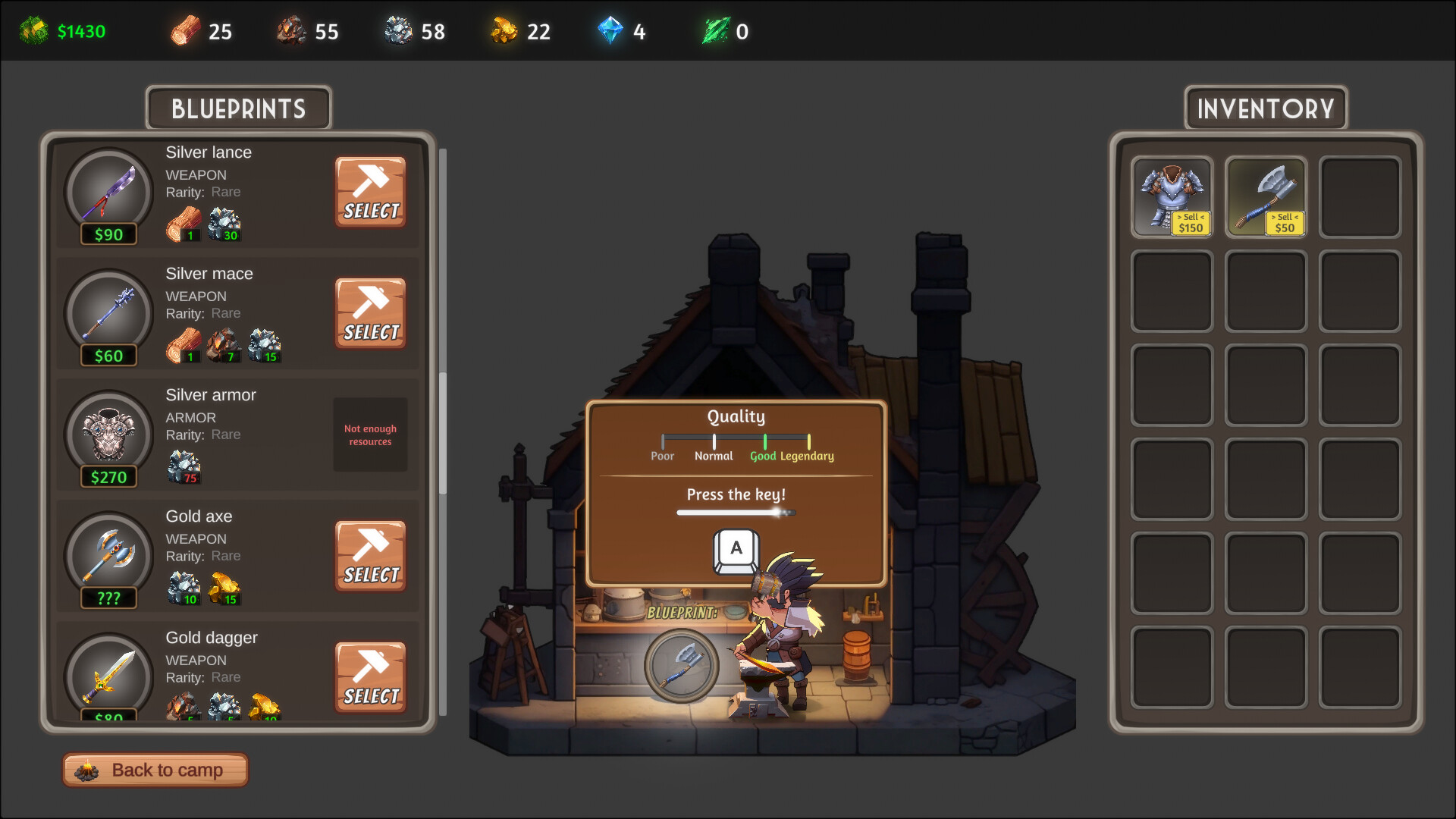The image size is (1456, 819).
Task: Click the blueprints list scrollbar
Action: [x=443, y=432]
